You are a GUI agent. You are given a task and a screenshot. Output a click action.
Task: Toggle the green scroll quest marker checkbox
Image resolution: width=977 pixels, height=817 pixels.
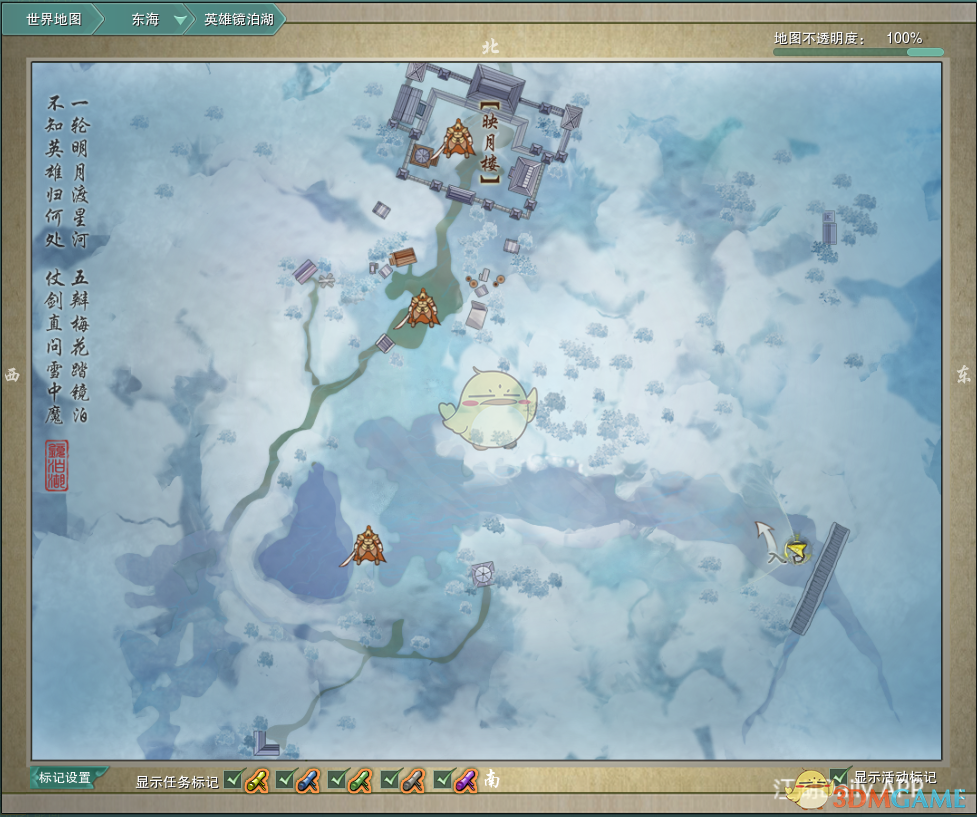click(x=337, y=780)
